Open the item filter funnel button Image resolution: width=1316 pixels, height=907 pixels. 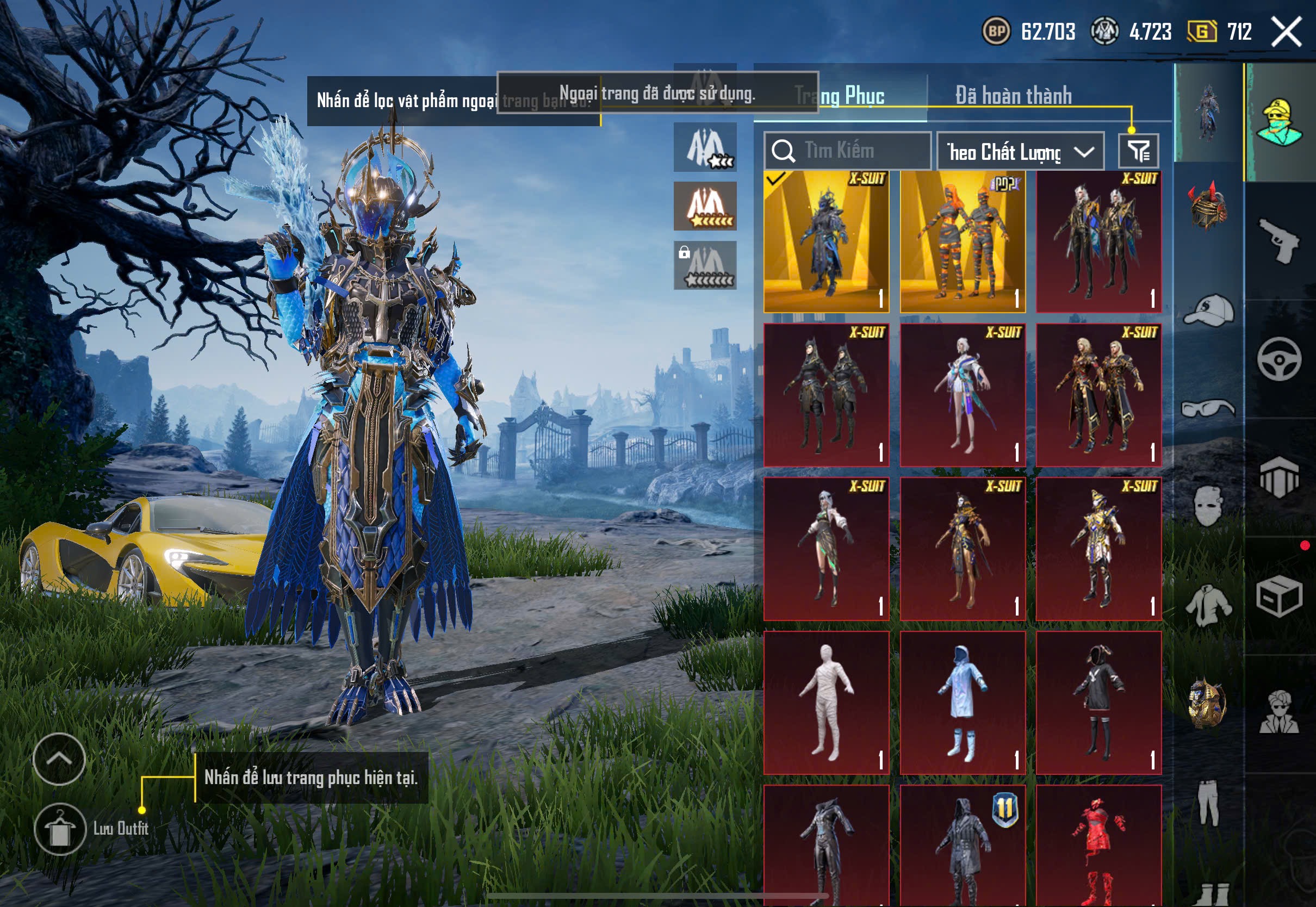(x=1138, y=151)
